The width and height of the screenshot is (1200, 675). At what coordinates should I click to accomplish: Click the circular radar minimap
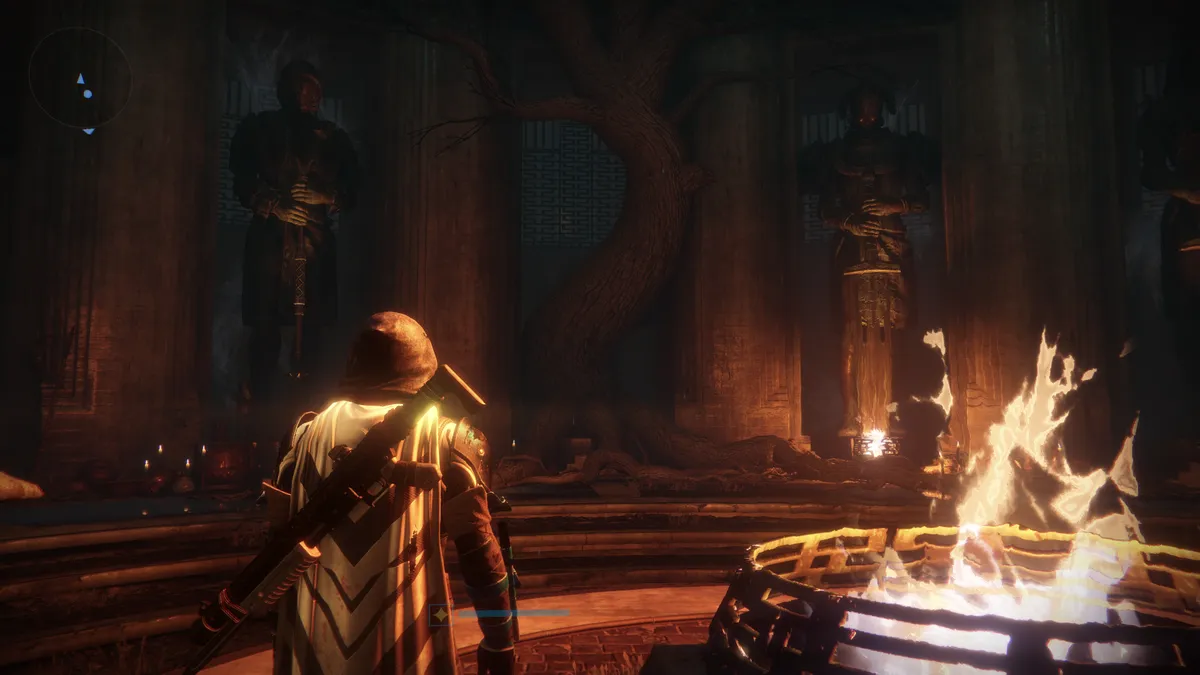(x=80, y=78)
